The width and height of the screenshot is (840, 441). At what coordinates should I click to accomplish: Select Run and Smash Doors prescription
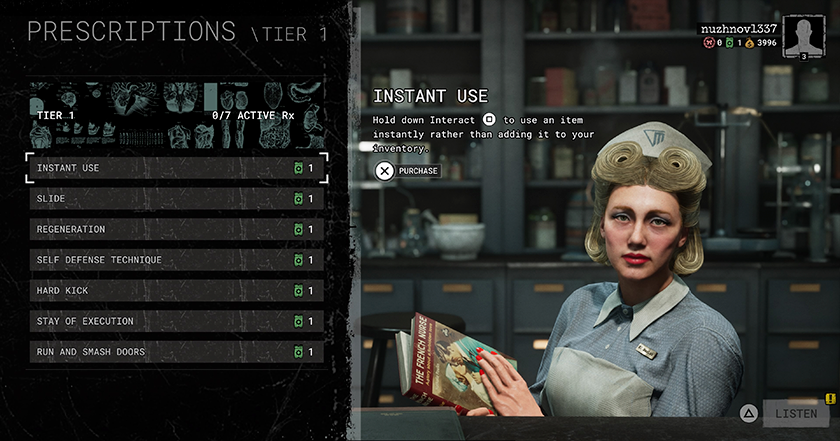[176, 352]
